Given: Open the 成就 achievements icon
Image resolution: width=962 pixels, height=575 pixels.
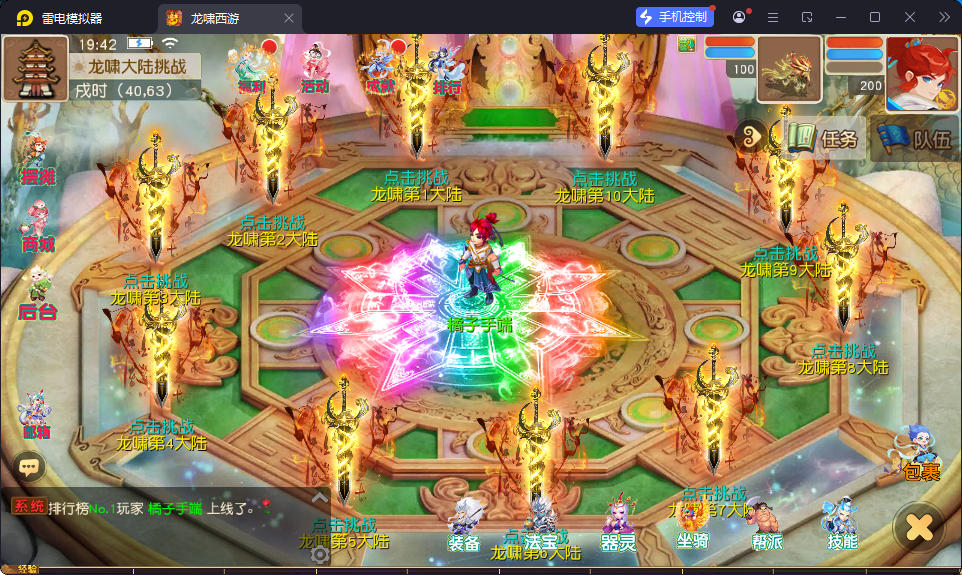Looking at the screenshot, I should [x=380, y=68].
